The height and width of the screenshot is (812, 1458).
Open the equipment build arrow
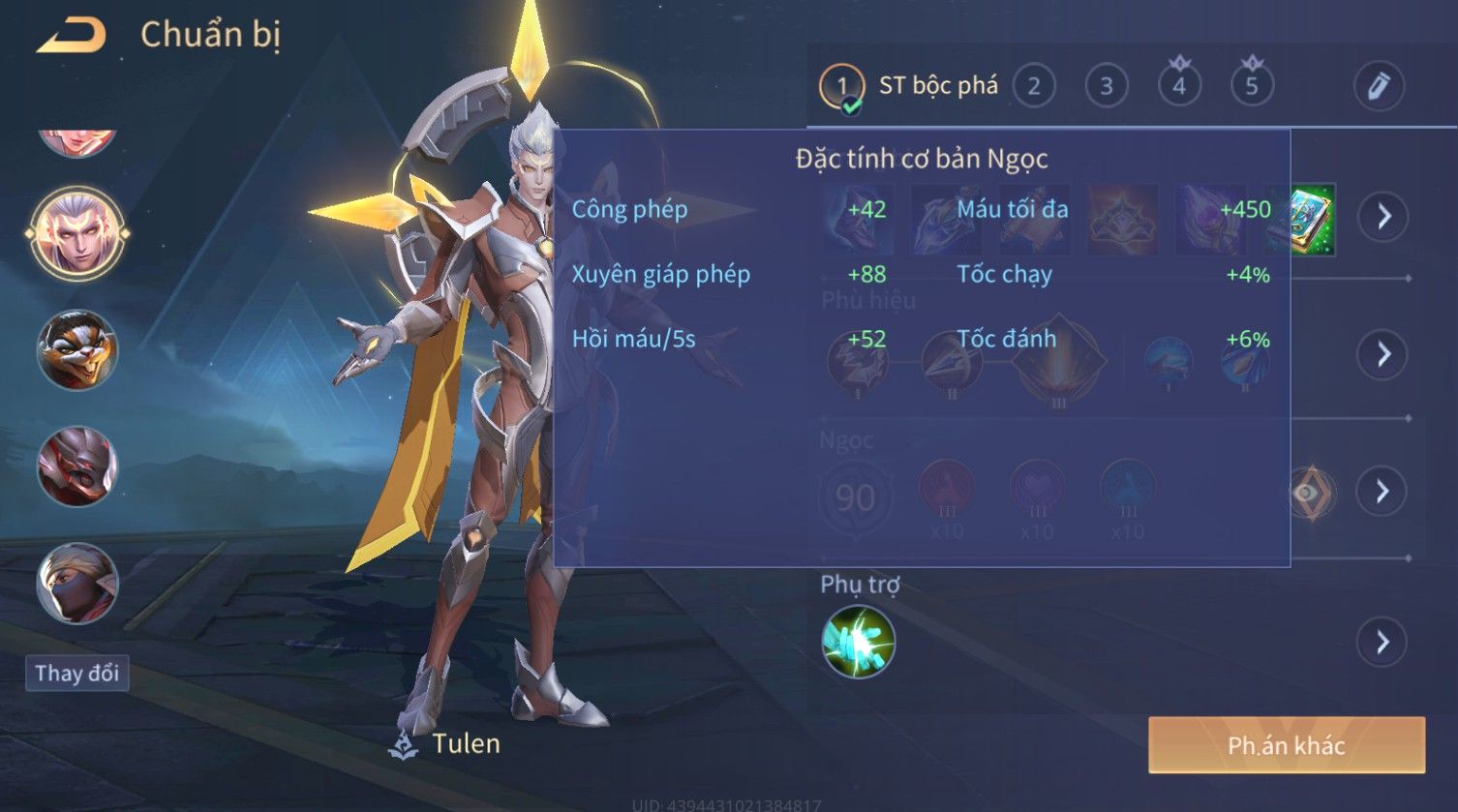pos(1382,216)
